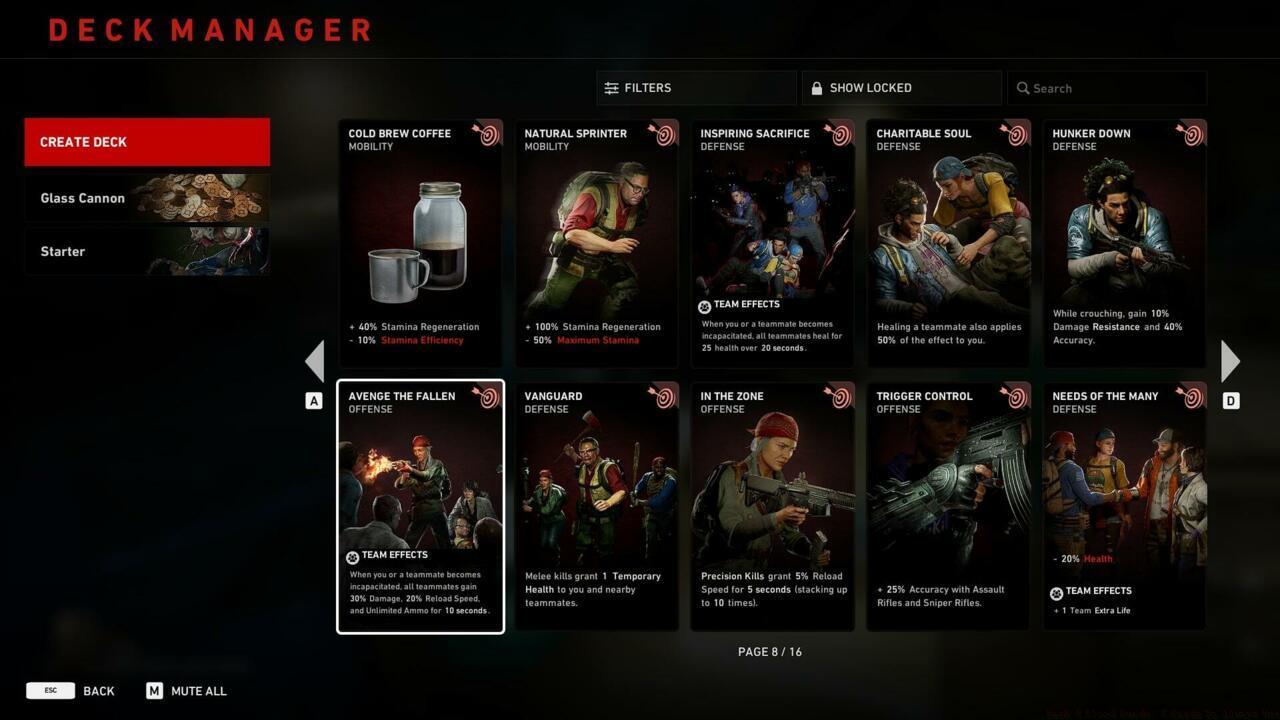
Task: Pick the Inspiring Sacrifice card
Action: [772, 244]
